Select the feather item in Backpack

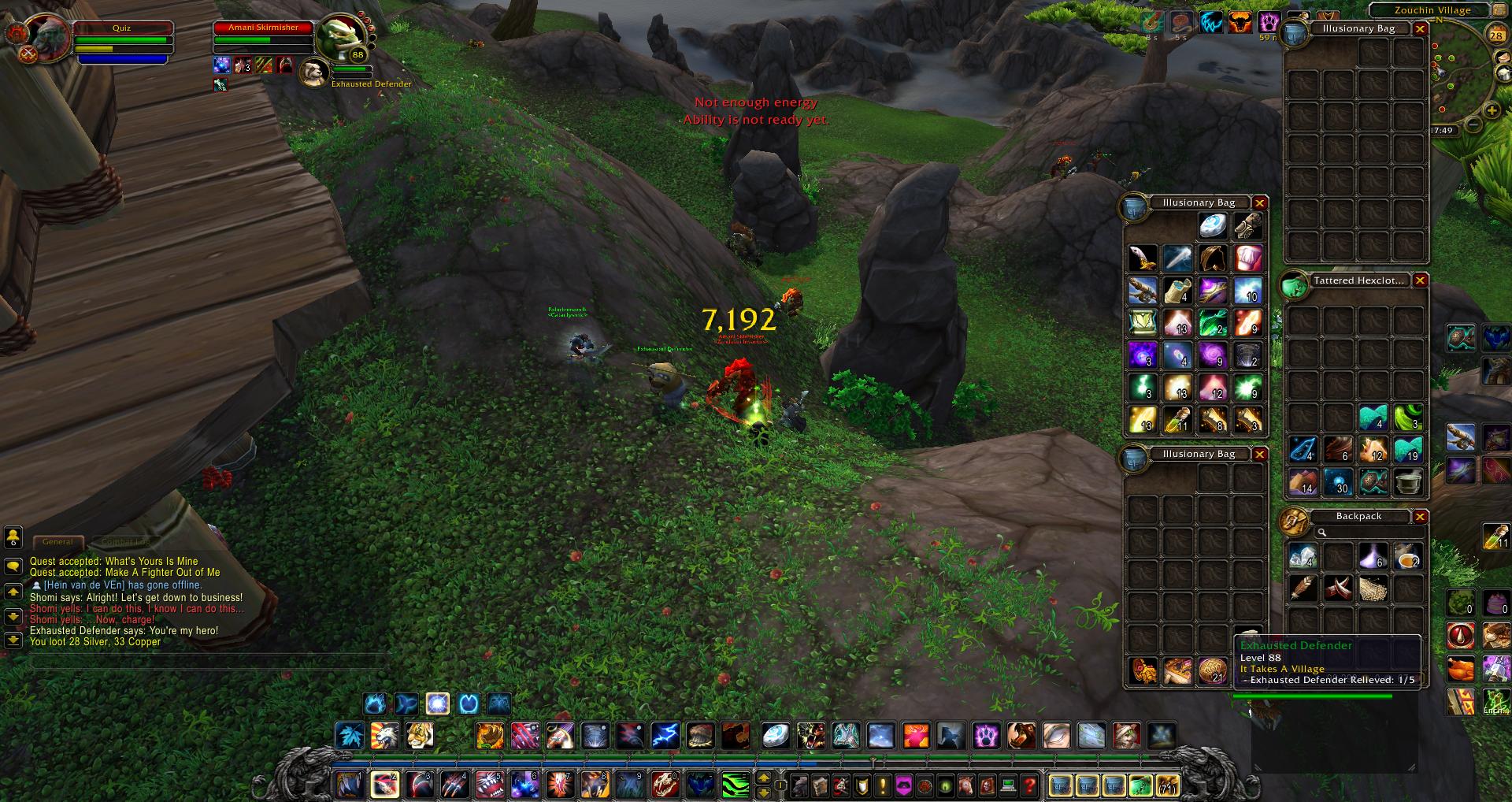pyautogui.click(x=1303, y=588)
